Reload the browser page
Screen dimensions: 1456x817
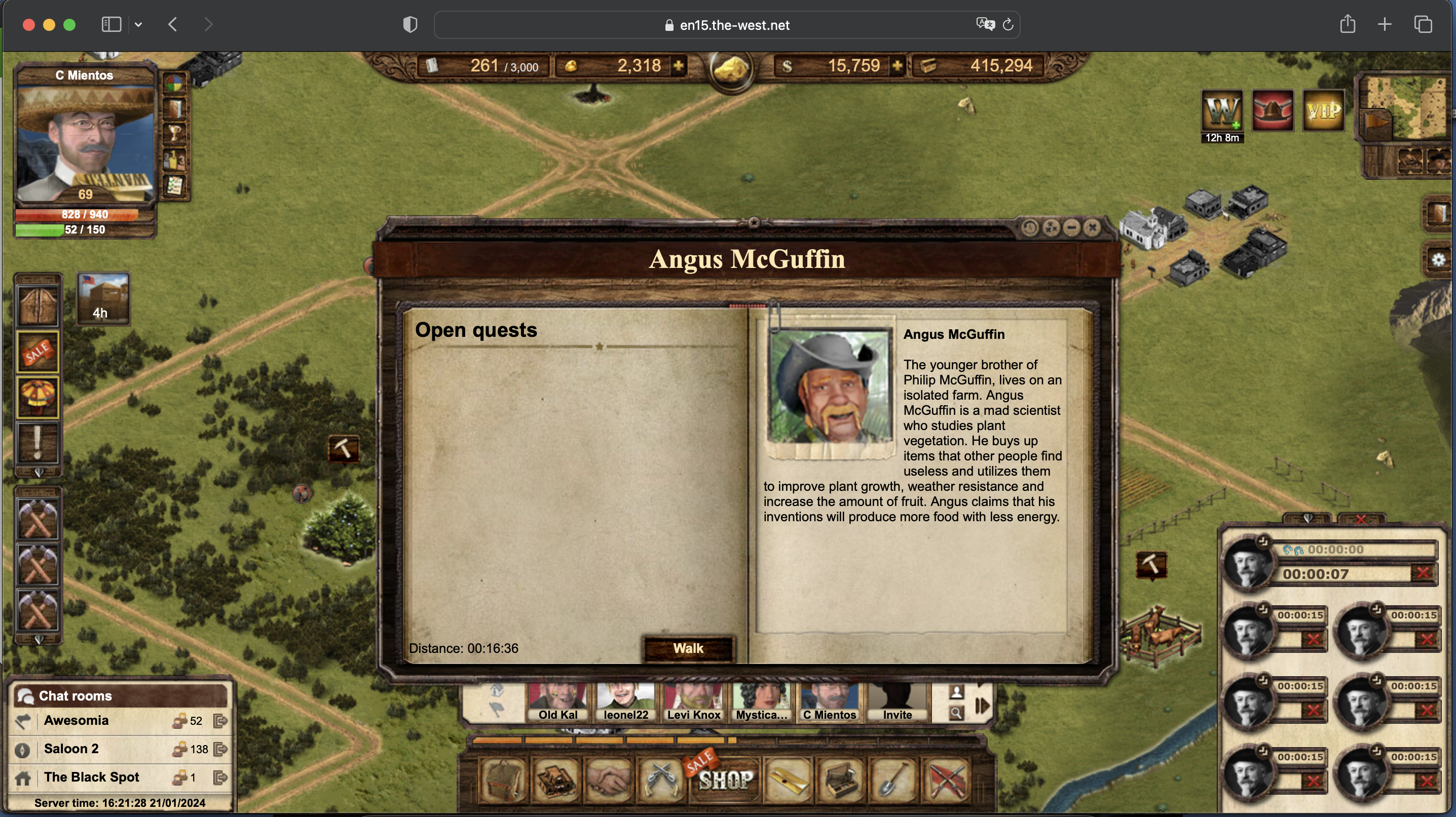click(1008, 25)
